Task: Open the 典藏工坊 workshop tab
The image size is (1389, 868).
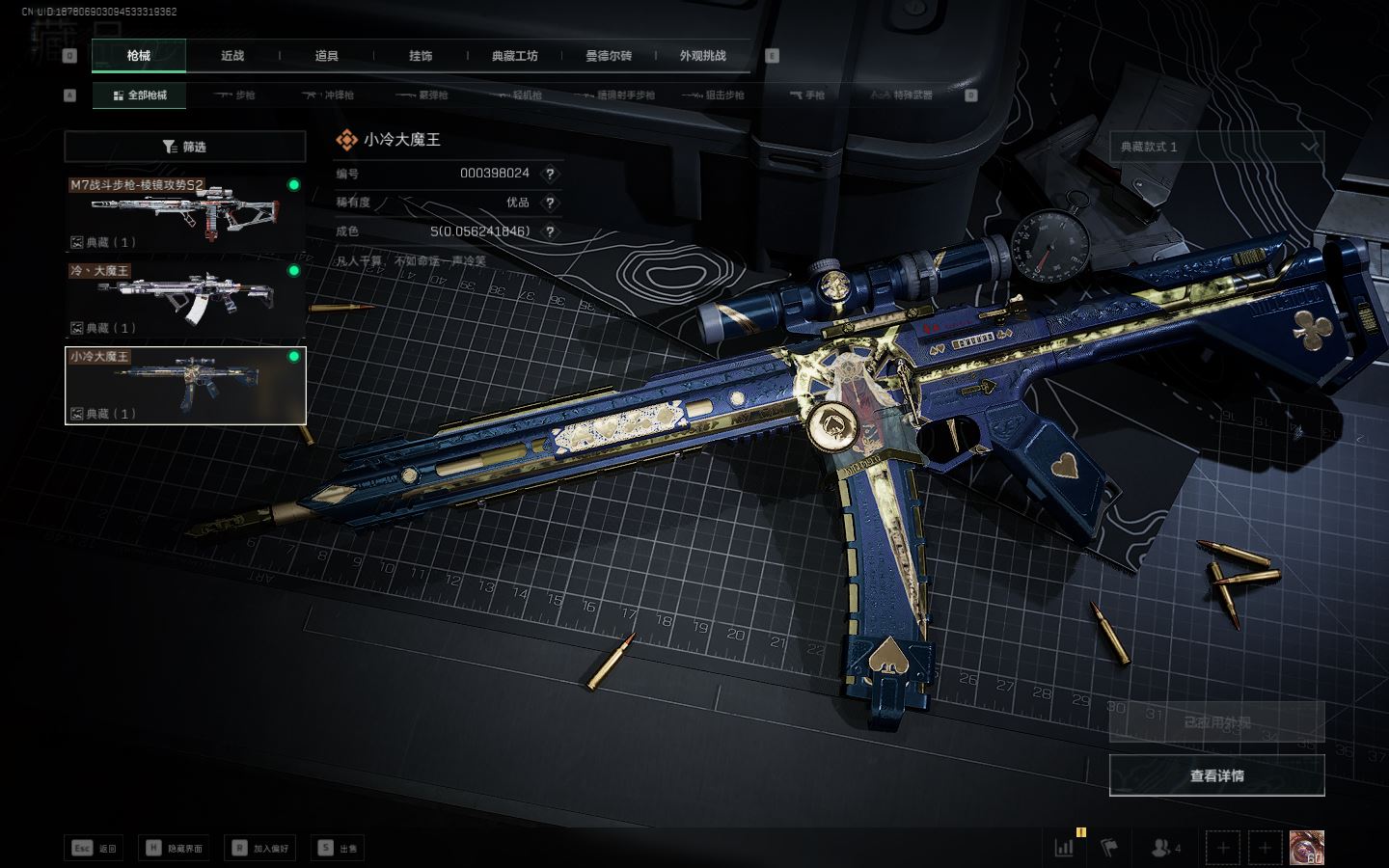Action: click(x=514, y=56)
